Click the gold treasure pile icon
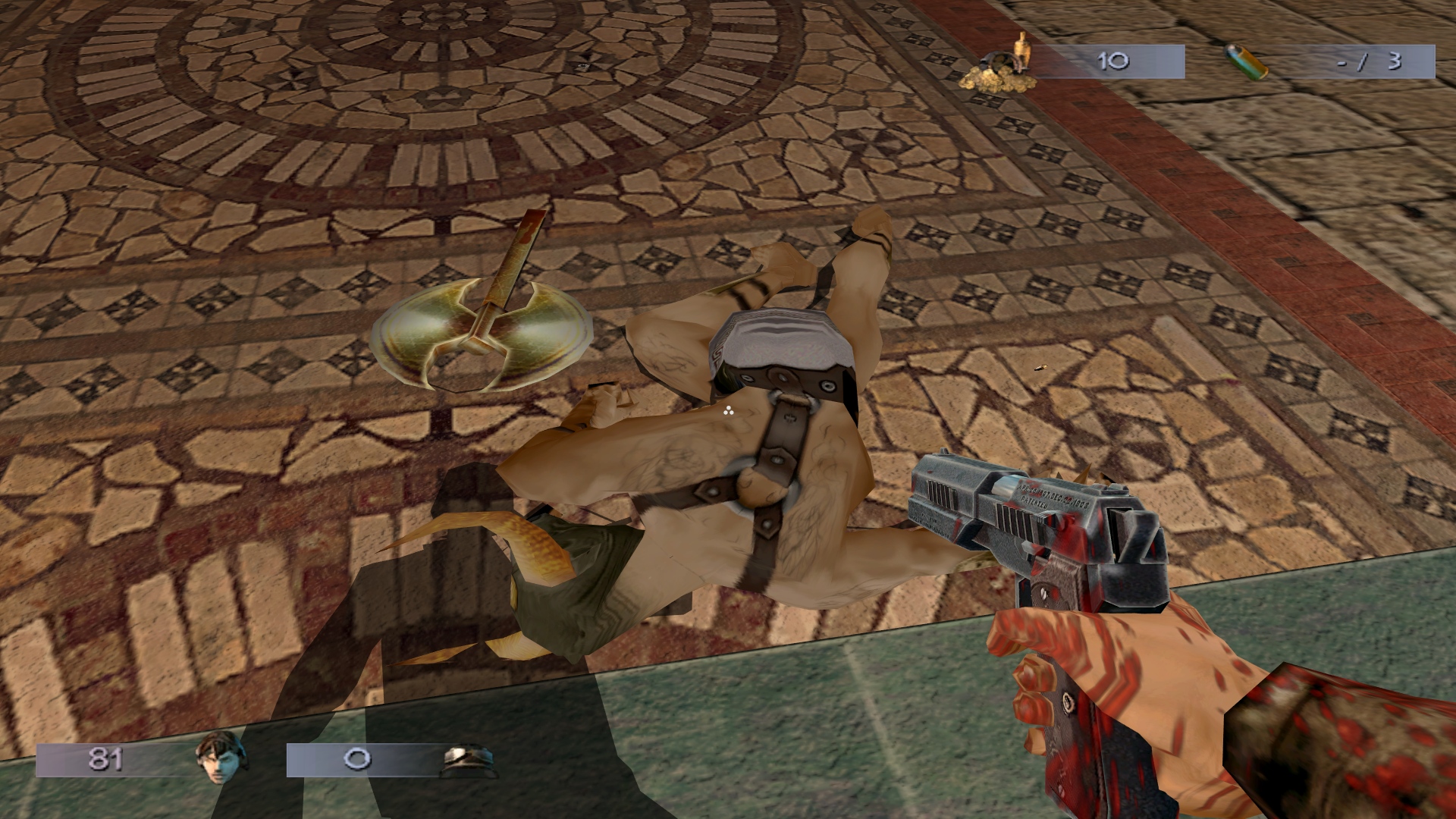The width and height of the screenshot is (1456, 819). [x=999, y=66]
